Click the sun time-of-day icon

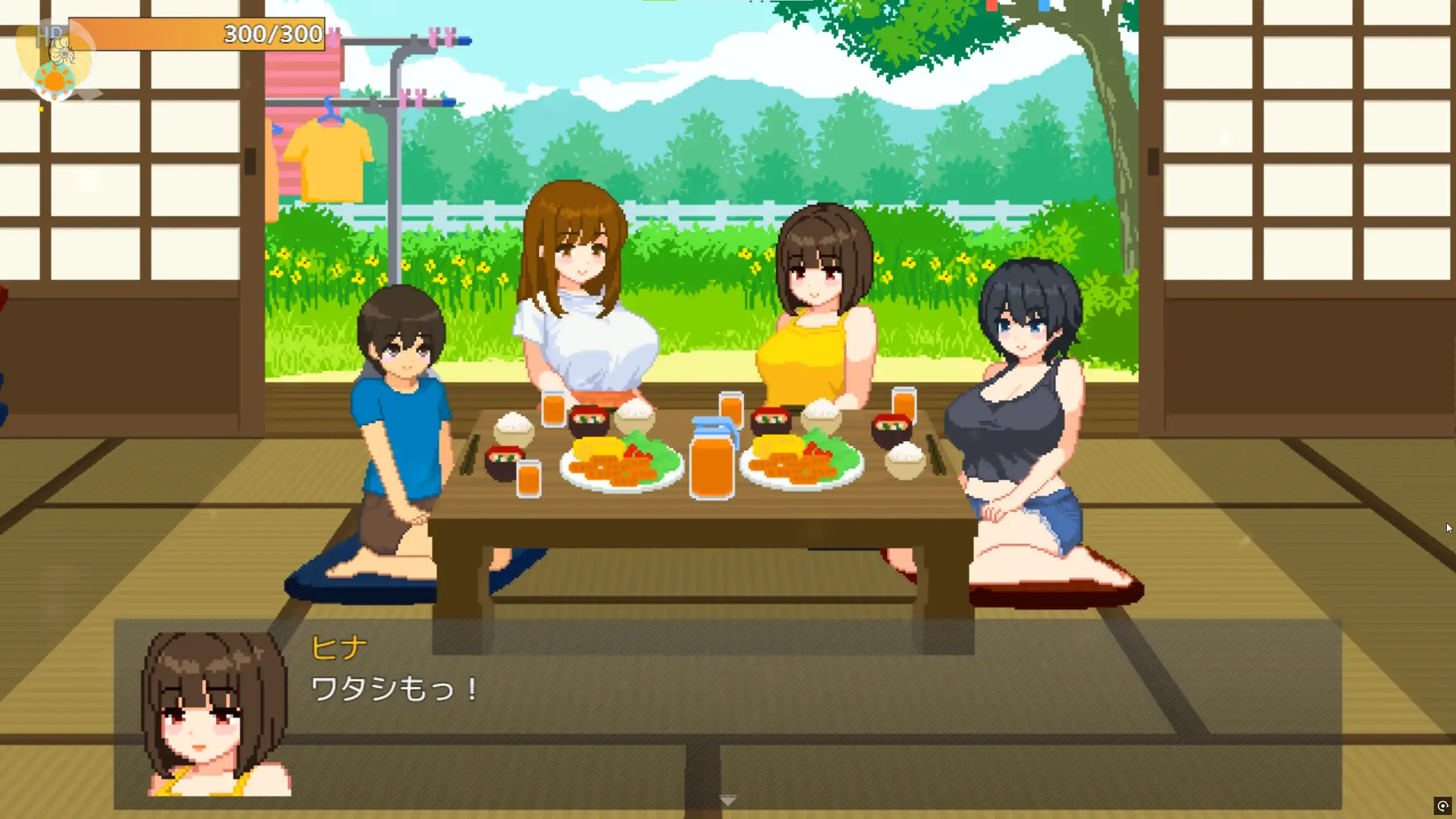(x=55, y=81)
